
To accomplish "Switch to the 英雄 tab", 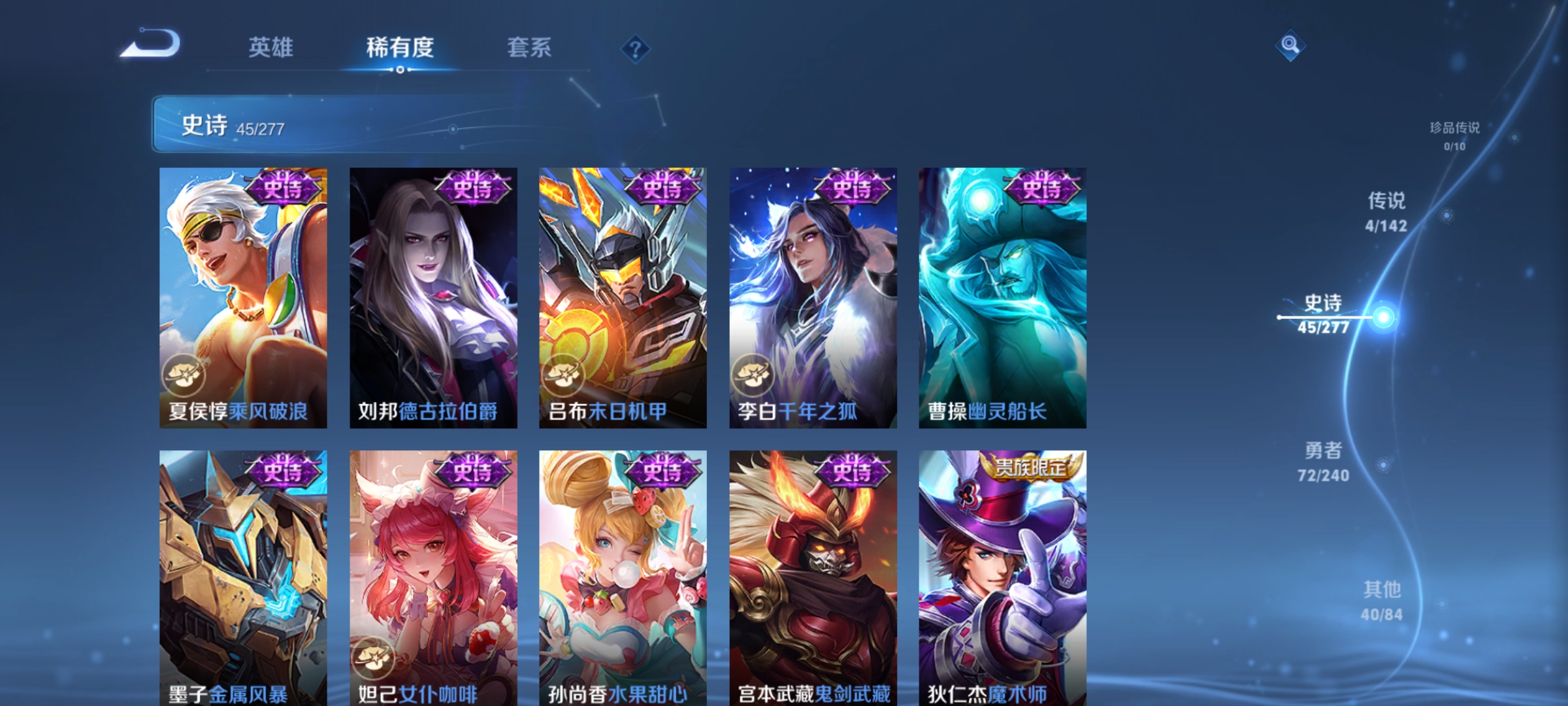I will coord(271,47).
